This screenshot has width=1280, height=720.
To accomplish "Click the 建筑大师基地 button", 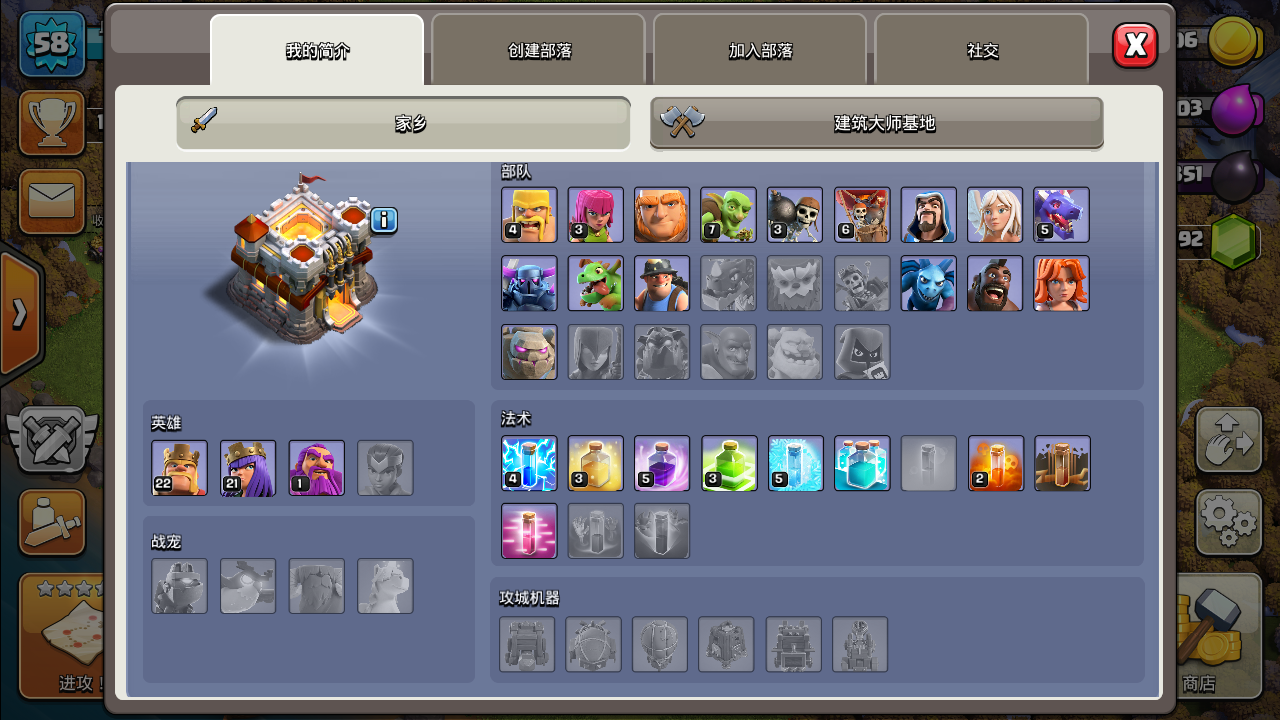I will click(x=877, y=123).
